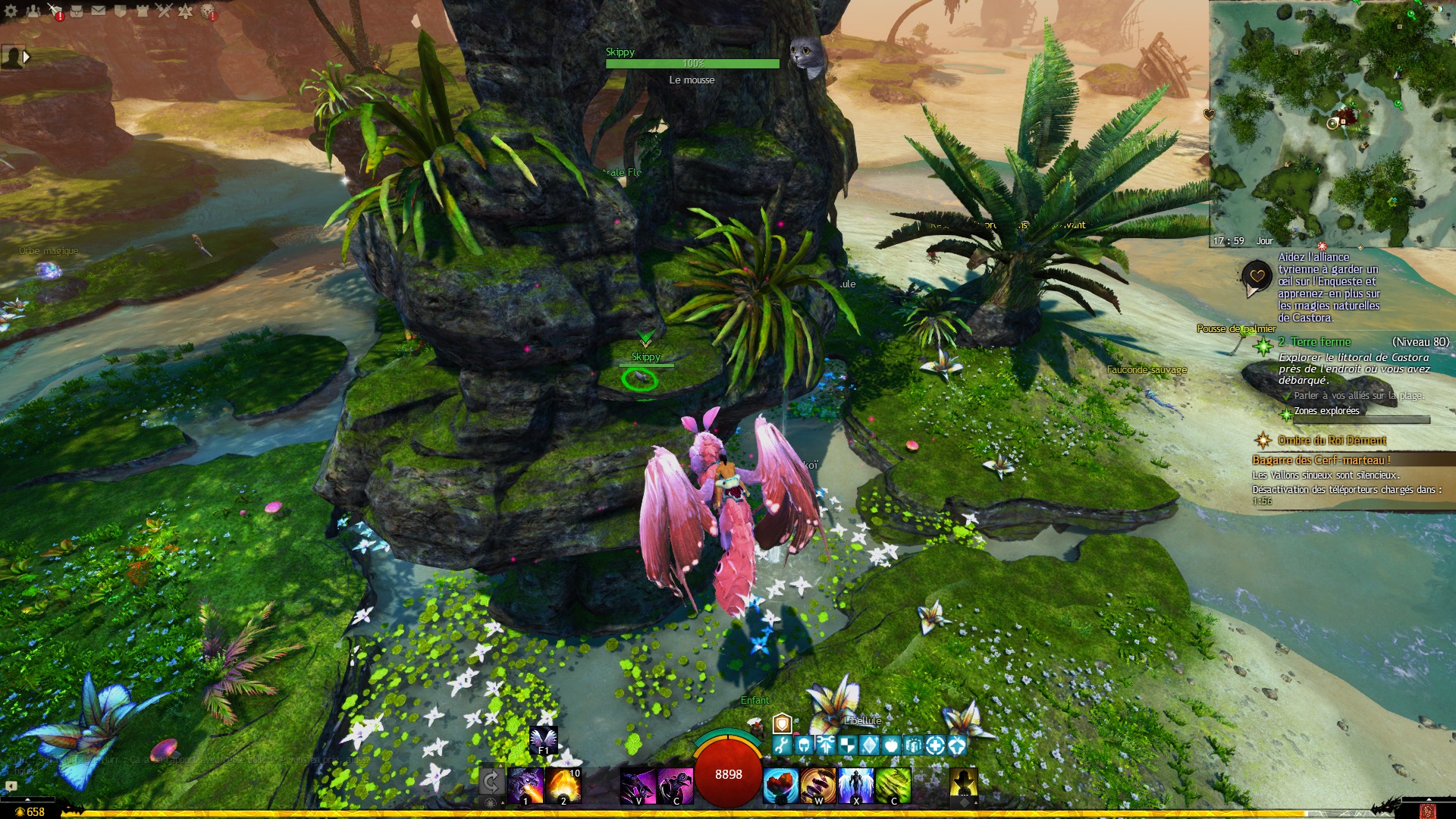Use the fiery orange skill 2

[563, 785]
